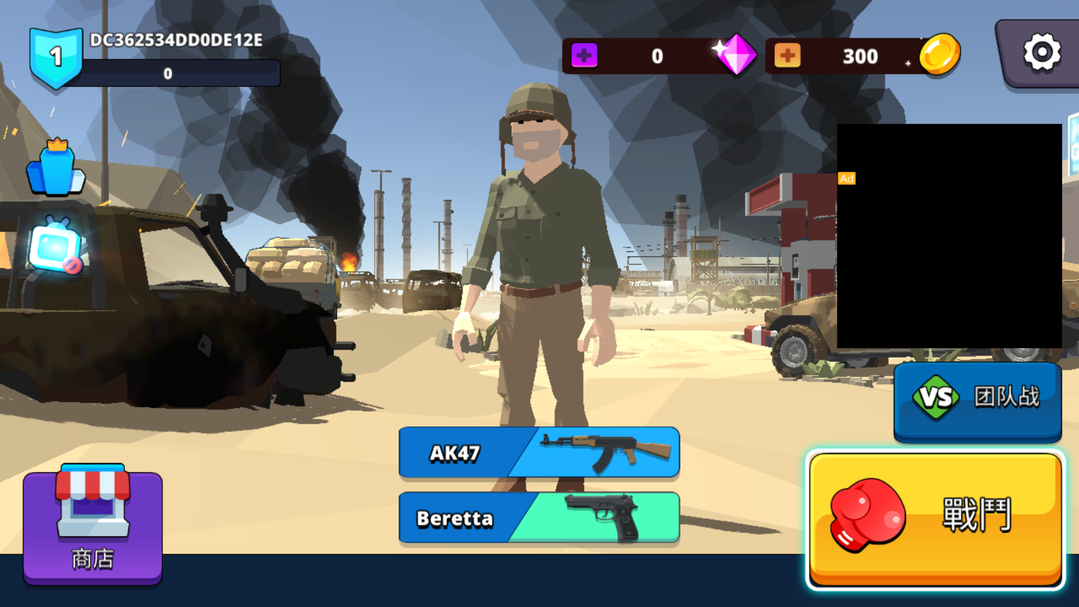The image size is (1079, 607).
Task: Open the 商店 shop
Action: coord(93,525)
